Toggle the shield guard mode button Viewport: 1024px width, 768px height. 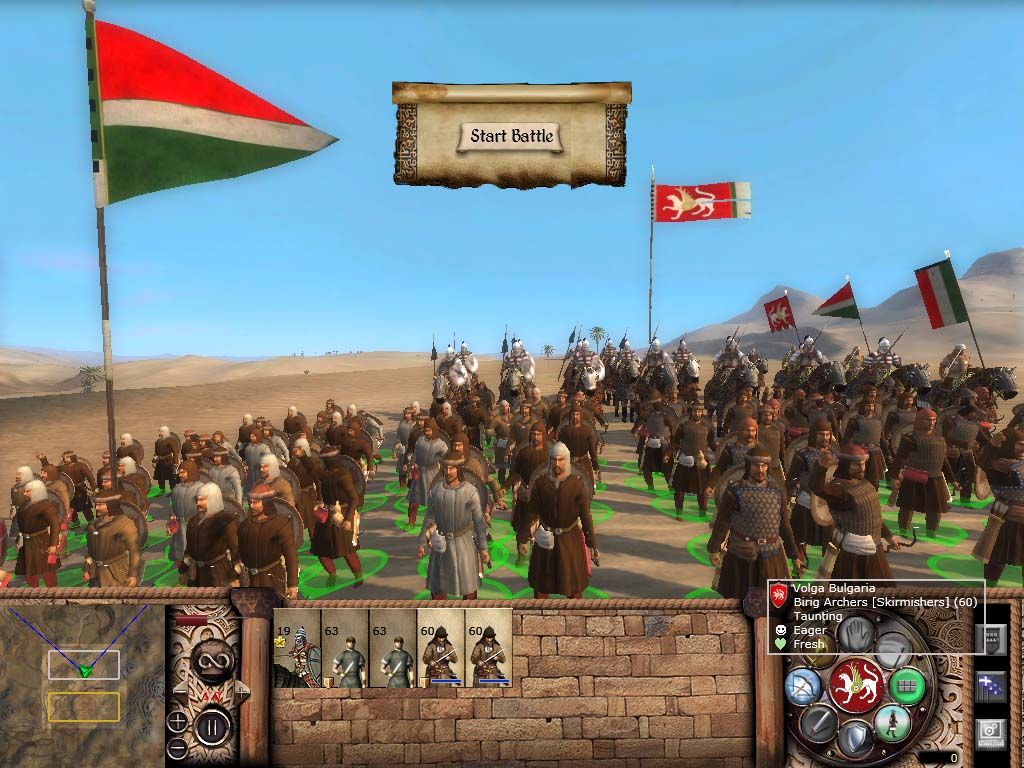click(x=854, y=738)
